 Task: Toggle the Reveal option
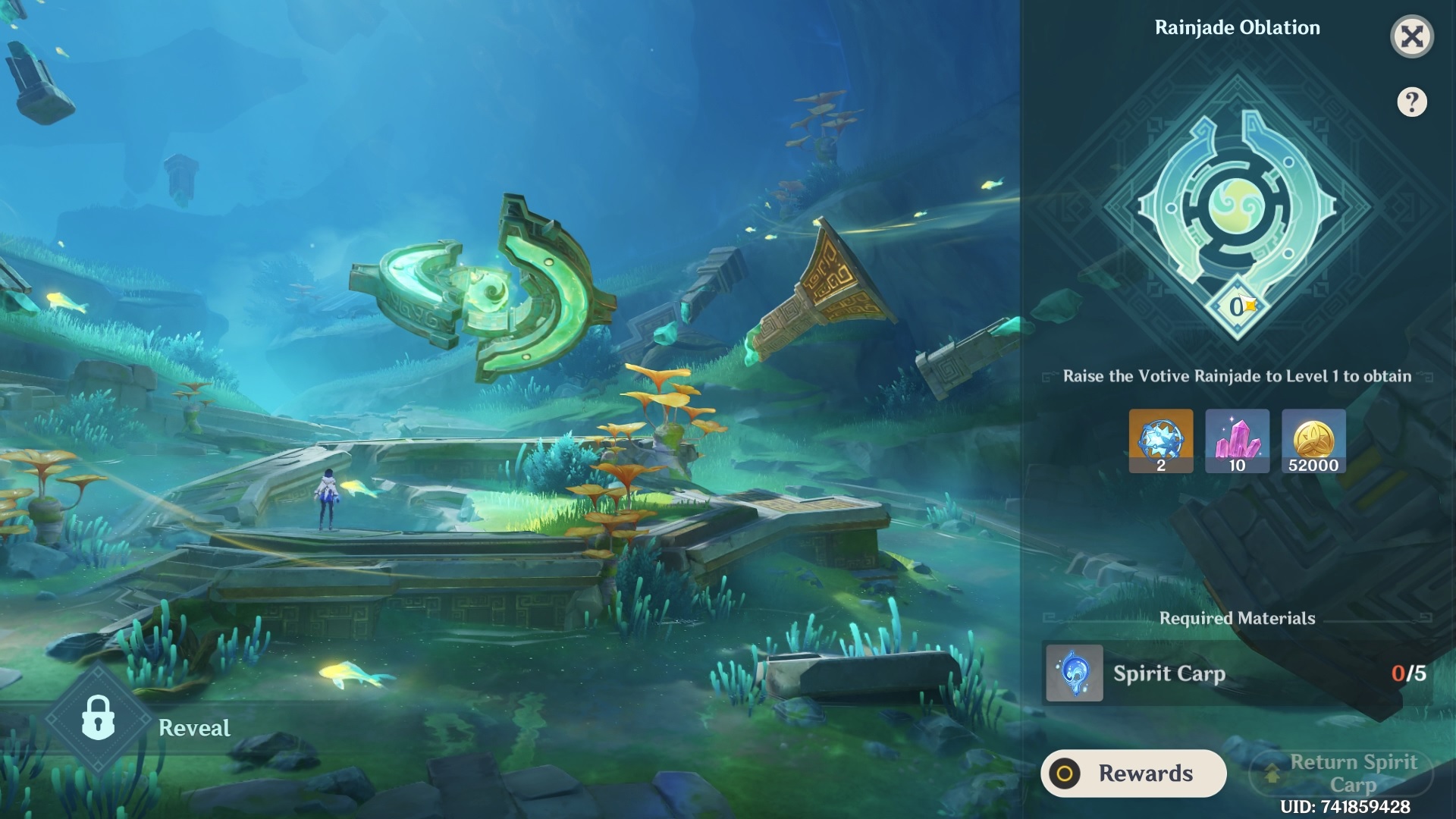pyautogui.click(x=194, y=728)
